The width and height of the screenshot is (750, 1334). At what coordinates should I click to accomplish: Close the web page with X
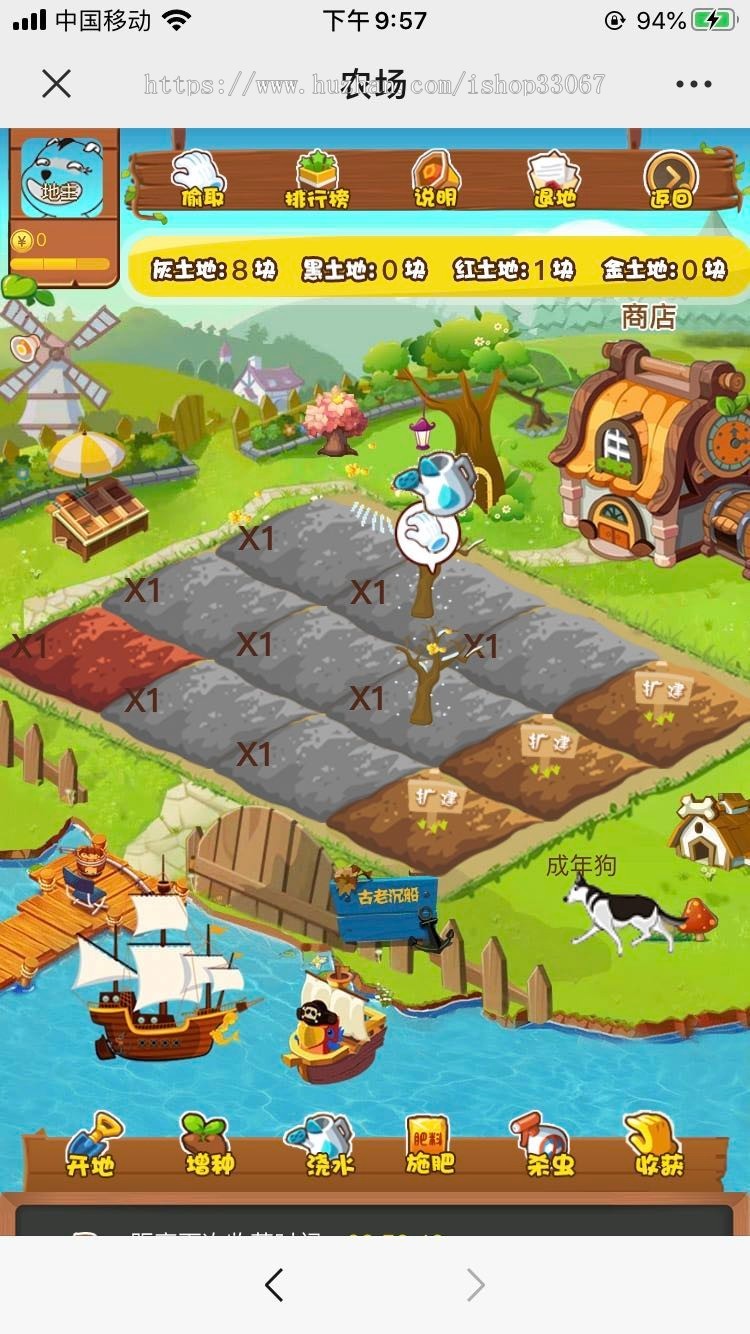[57, 84]
